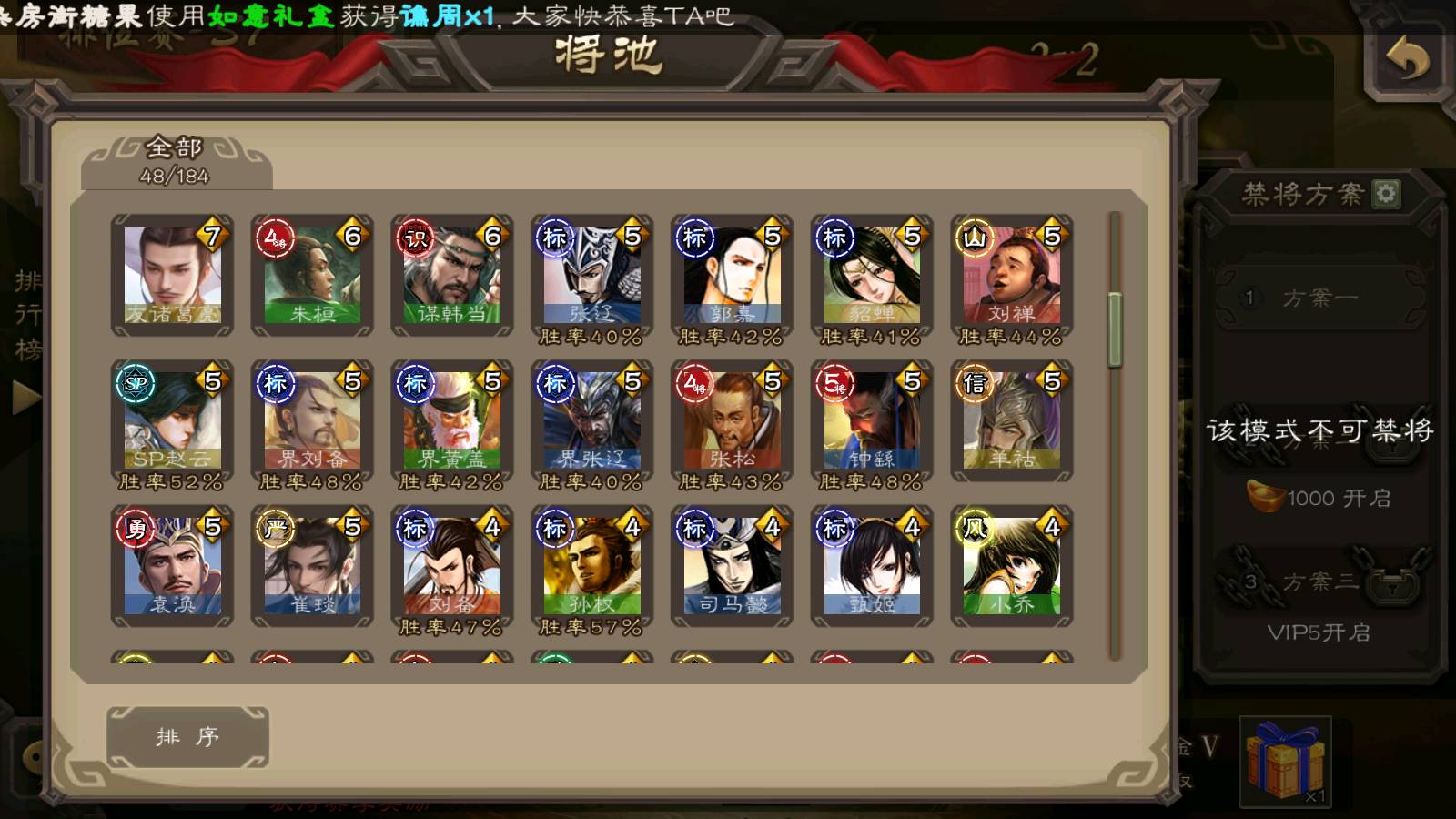Select the 小乔 hero card
This screenshot has width=1456, height=819.
click(x=1012, y=566)
